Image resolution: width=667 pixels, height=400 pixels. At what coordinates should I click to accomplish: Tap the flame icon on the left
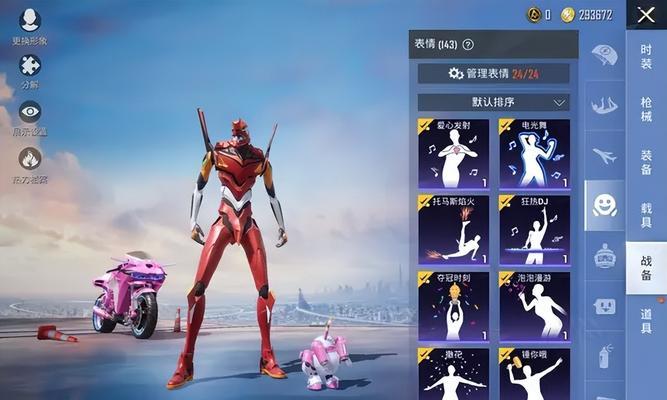[30, 160]
